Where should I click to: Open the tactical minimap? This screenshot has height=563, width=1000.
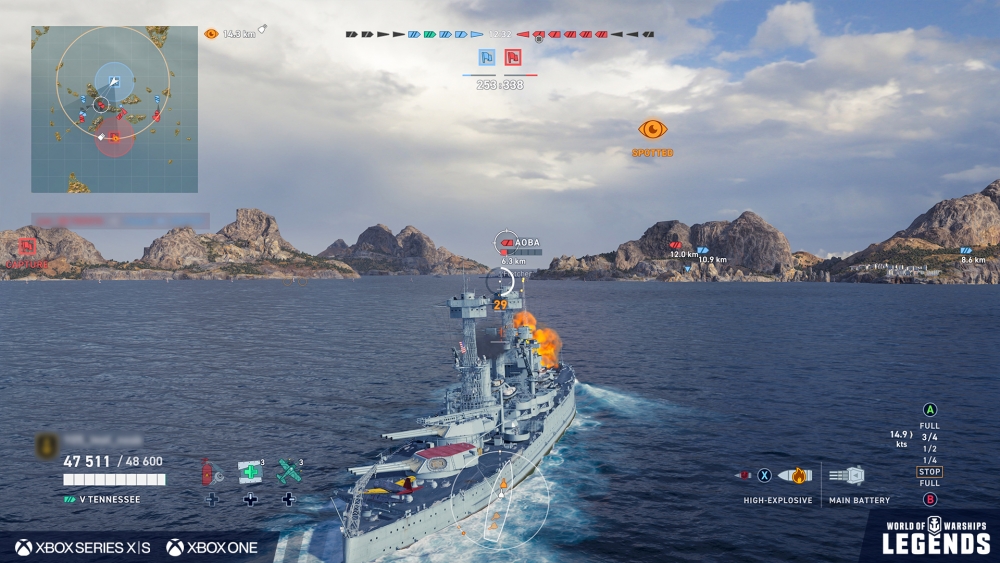[114, 109]
